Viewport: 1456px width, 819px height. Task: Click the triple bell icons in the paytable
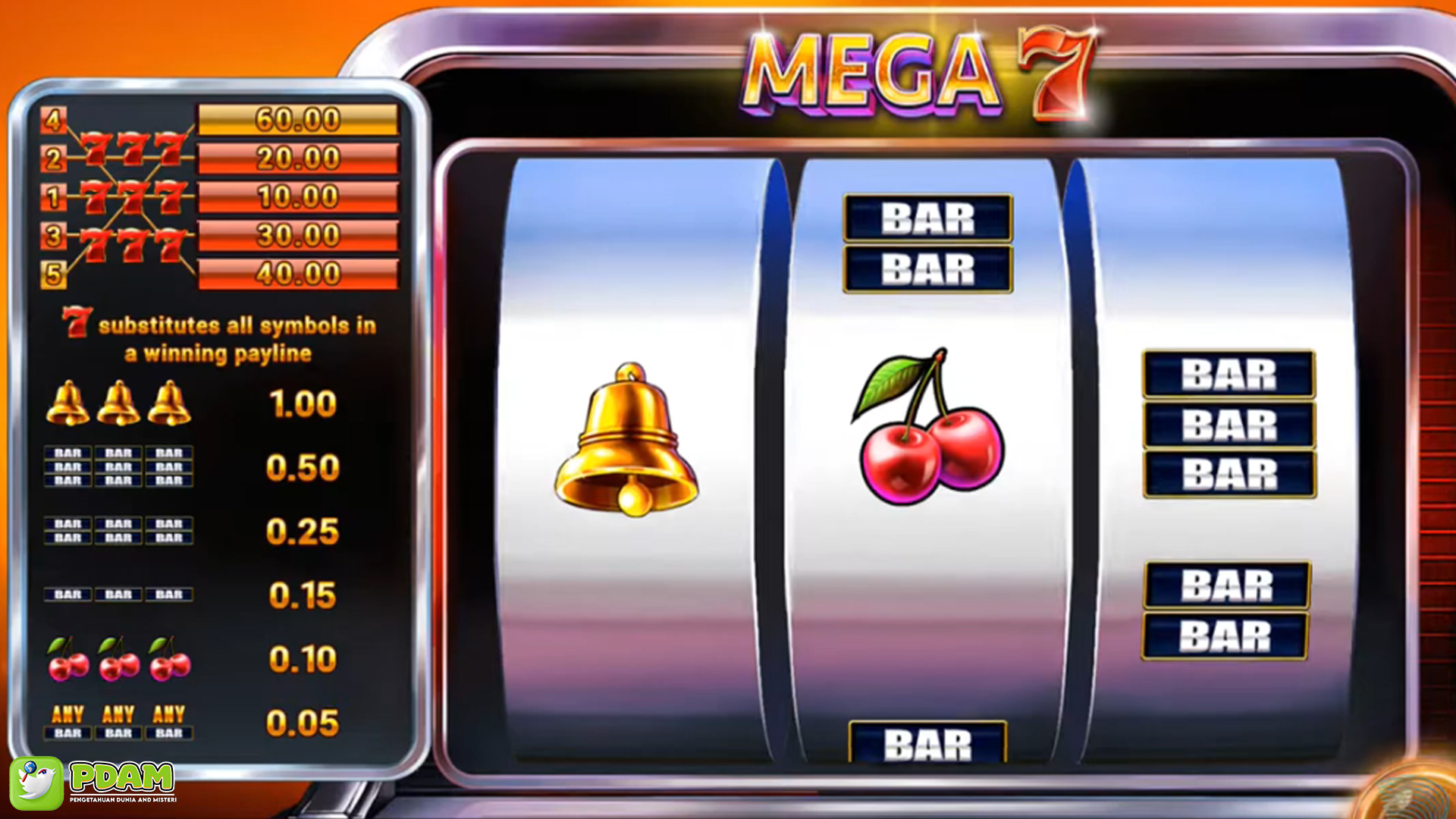[x=118, y=402]
